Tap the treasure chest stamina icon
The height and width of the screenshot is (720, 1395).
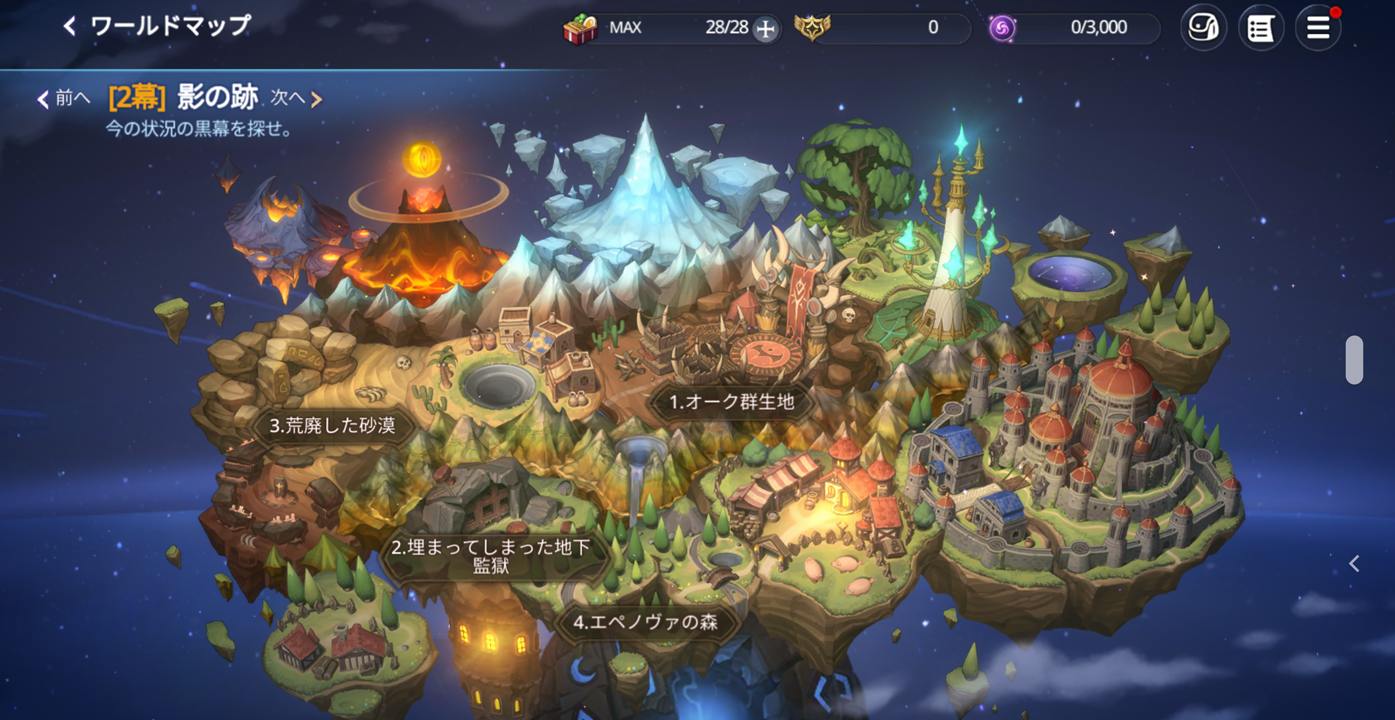coord(580,28)
